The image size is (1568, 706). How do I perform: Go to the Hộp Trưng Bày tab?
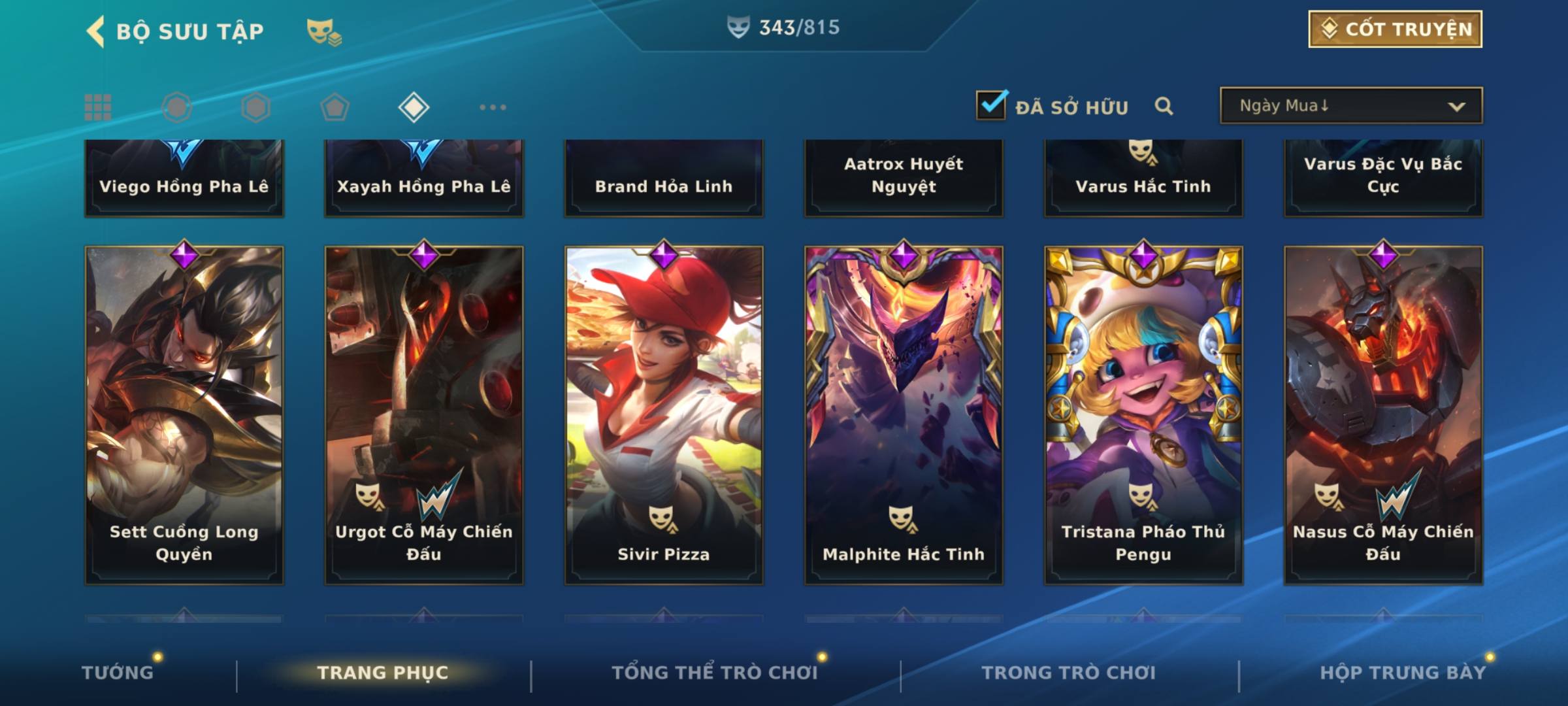click(1403, 673)
